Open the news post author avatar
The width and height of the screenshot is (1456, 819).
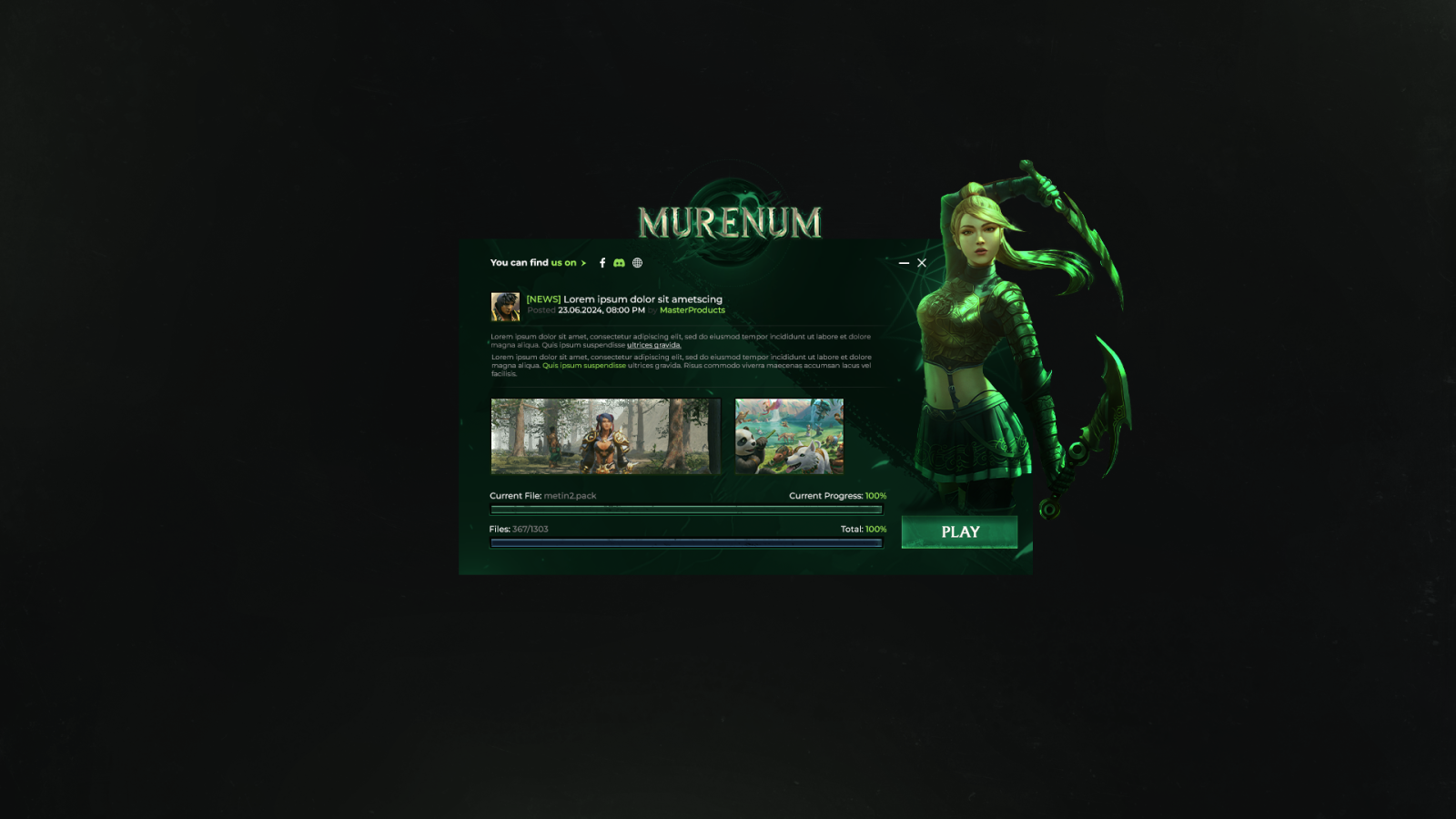point(505,307)
